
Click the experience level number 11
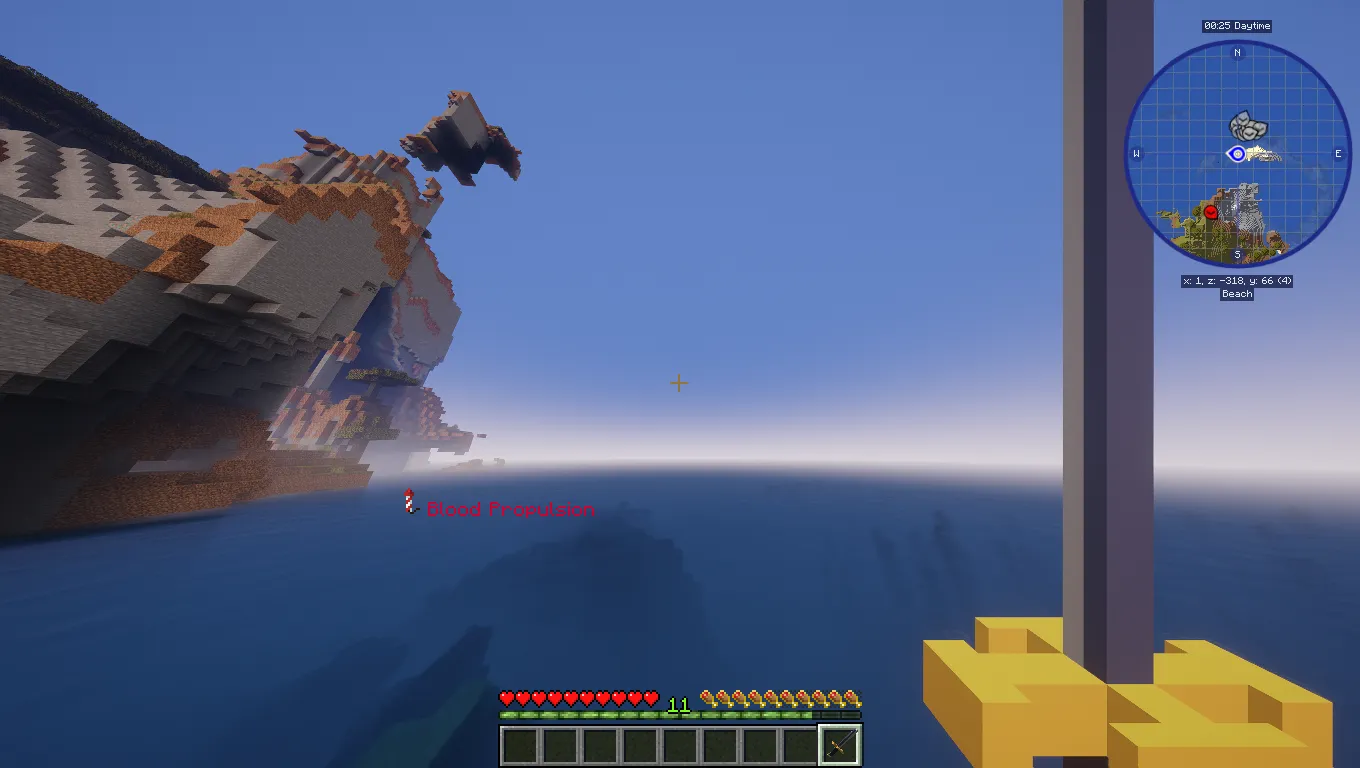point(678,704)
